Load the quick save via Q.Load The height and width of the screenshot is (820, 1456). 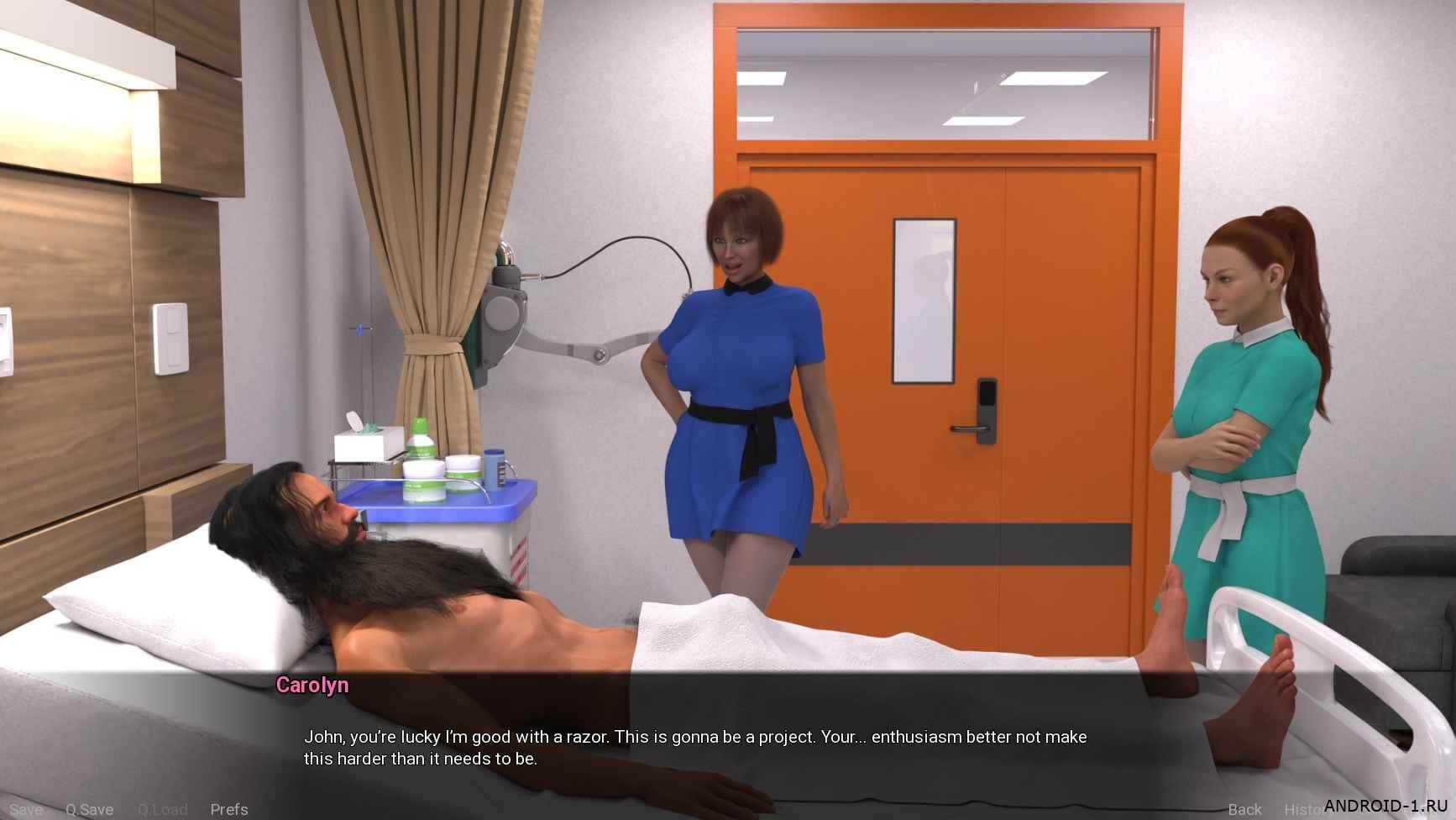coord(162,809)
